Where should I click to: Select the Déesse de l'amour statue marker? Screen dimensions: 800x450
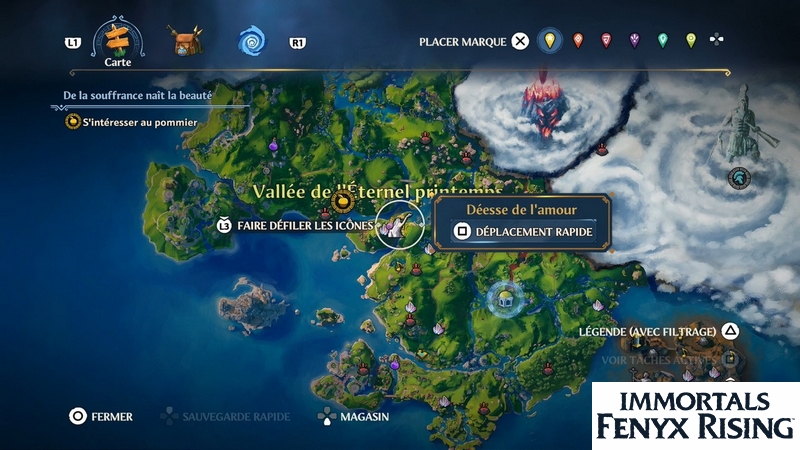pyautogui.click(x=399, y=226)
